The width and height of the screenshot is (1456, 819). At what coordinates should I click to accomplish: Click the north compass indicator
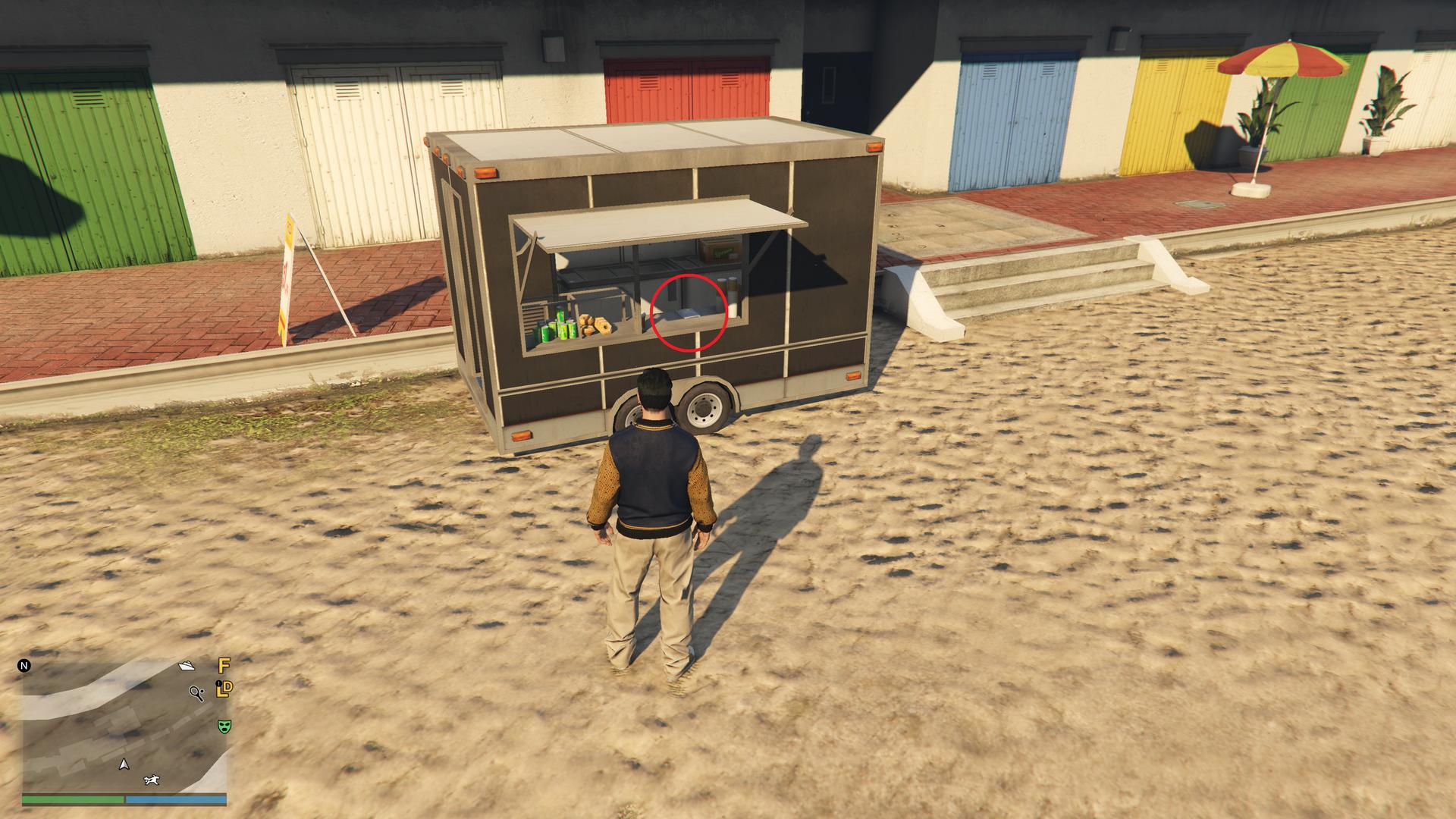point(24,667)
